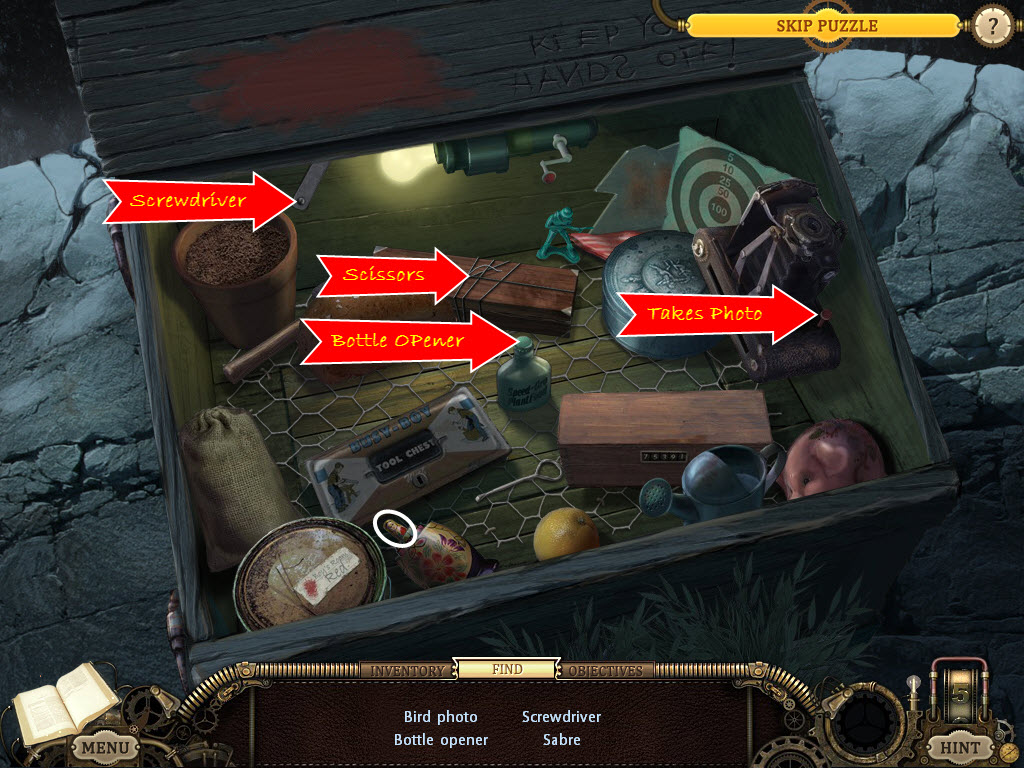Use the Hint button

pyautogui.click(x=960, y=747)
